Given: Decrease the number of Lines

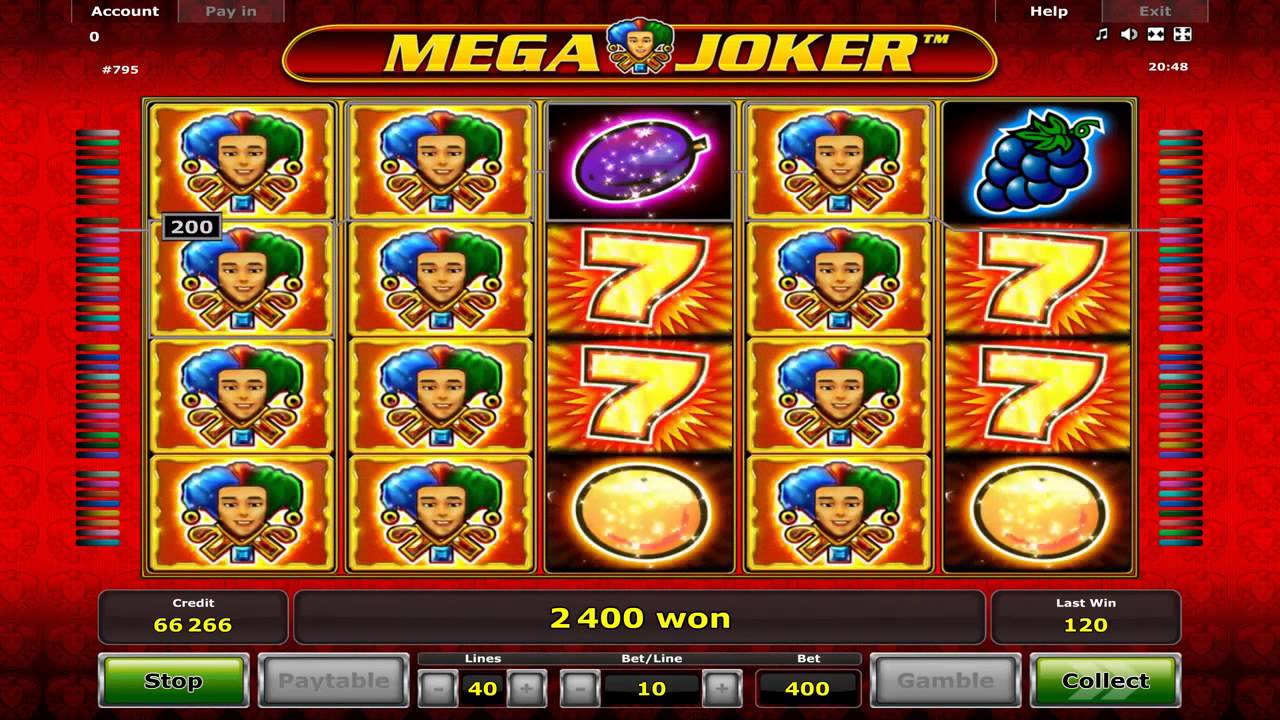Looking at the screenshot, I should (x=437, y=688).
